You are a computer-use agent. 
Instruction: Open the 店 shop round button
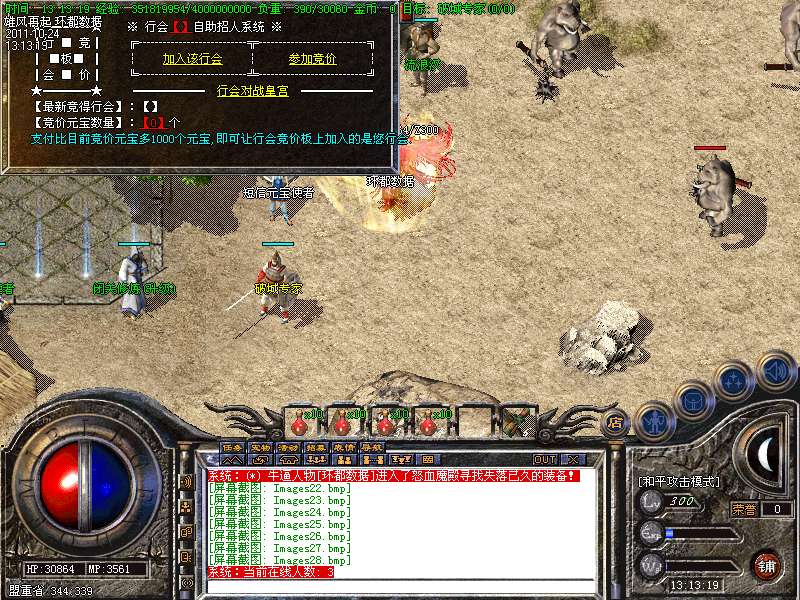point(615,423)
